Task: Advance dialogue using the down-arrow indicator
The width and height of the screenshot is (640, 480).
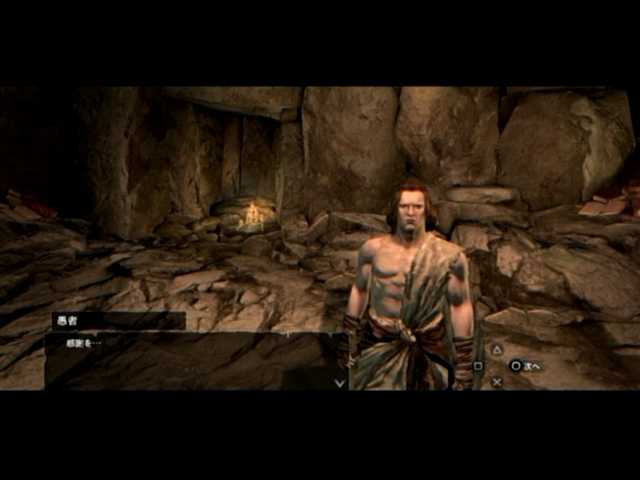Action: click(x=340, y=382)
